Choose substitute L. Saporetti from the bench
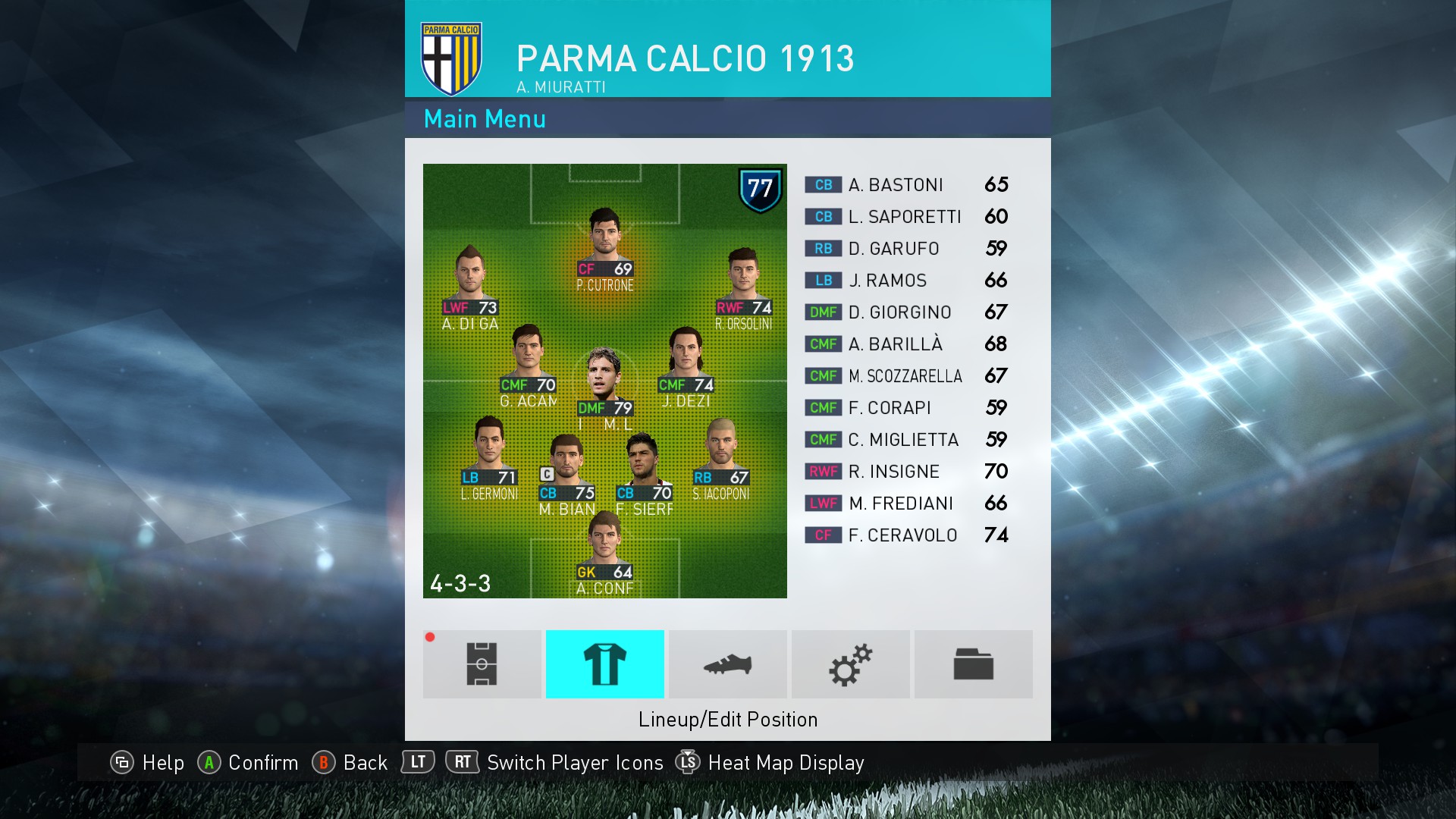The image size is (1456, 819). click(906, 217)
